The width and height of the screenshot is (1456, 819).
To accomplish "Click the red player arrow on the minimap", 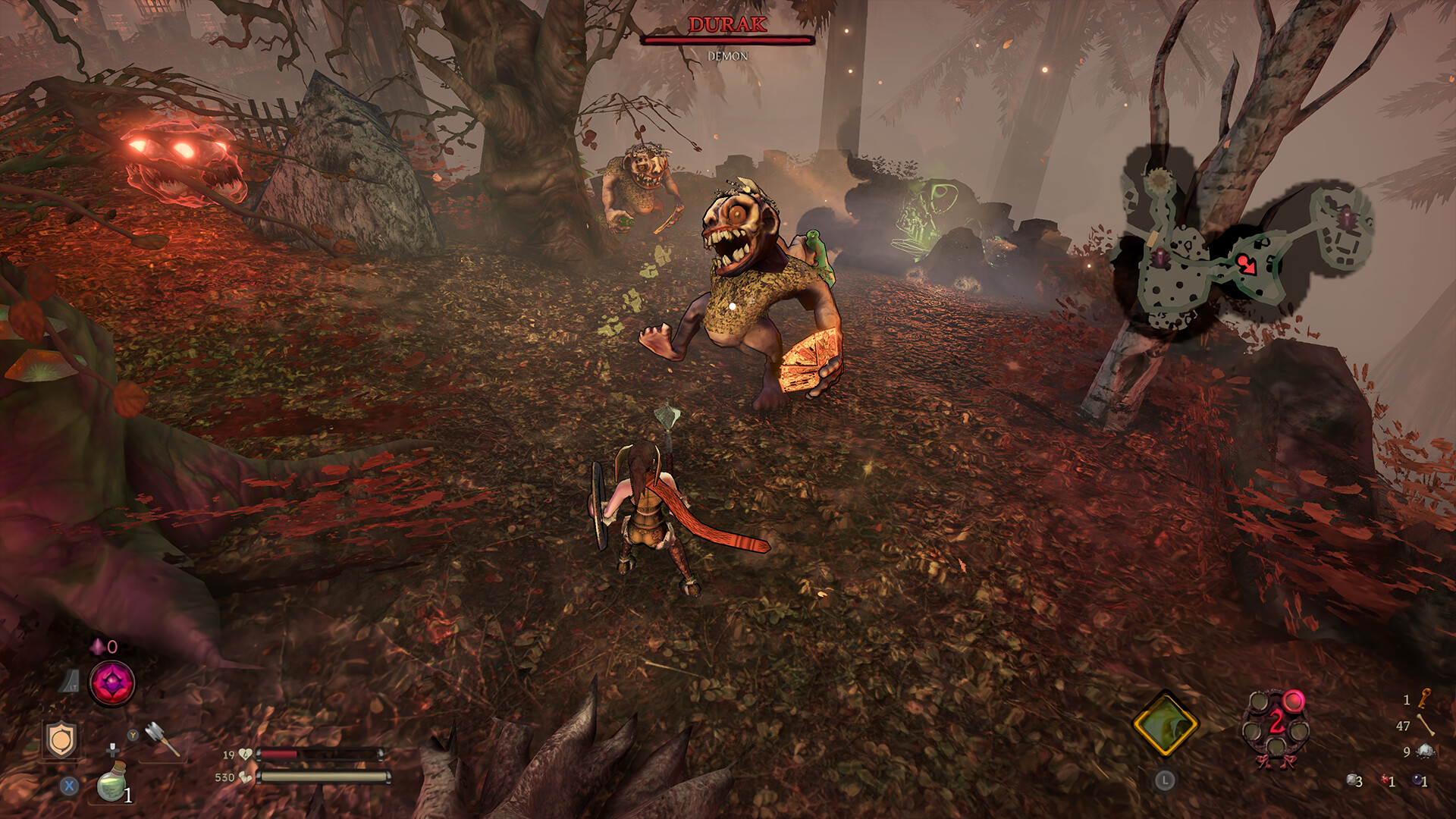I will tap(1246, 264).
